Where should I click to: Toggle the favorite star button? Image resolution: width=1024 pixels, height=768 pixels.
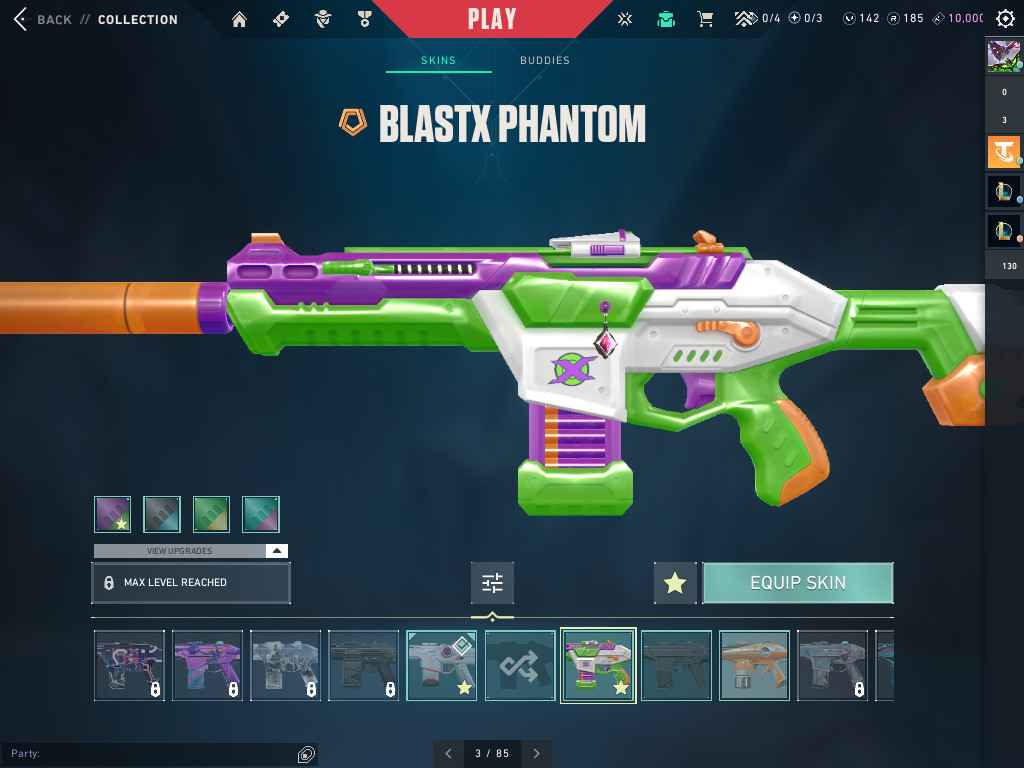coord(675,583)
